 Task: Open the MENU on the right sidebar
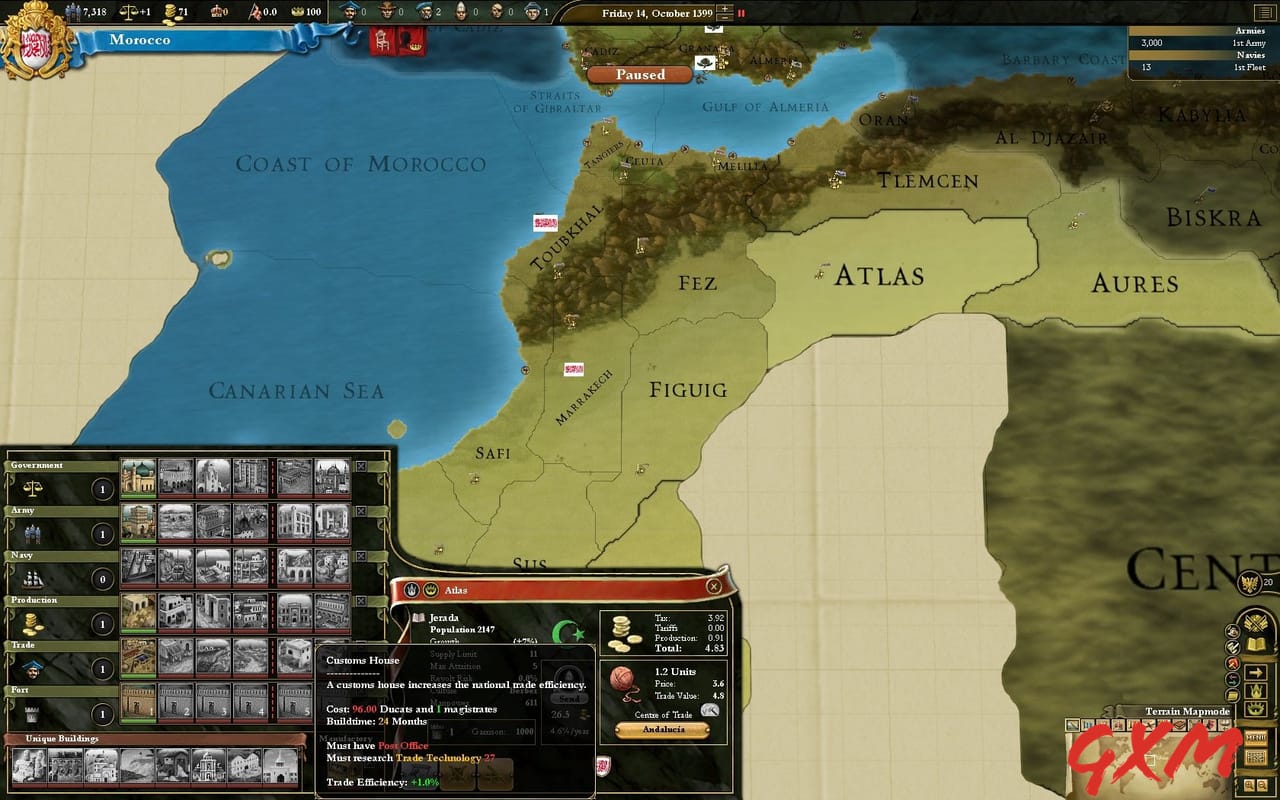point(1256,736)
